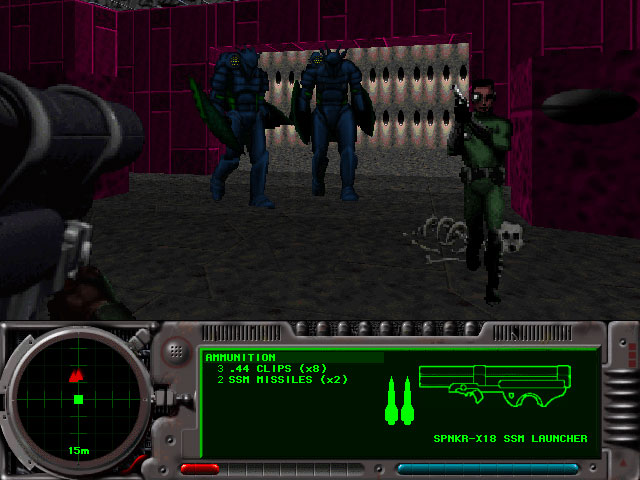The width and height of the screenshot is (640, 480).
Task: Click the circular motion sensor radar
Action: click(x=78, y=400)
